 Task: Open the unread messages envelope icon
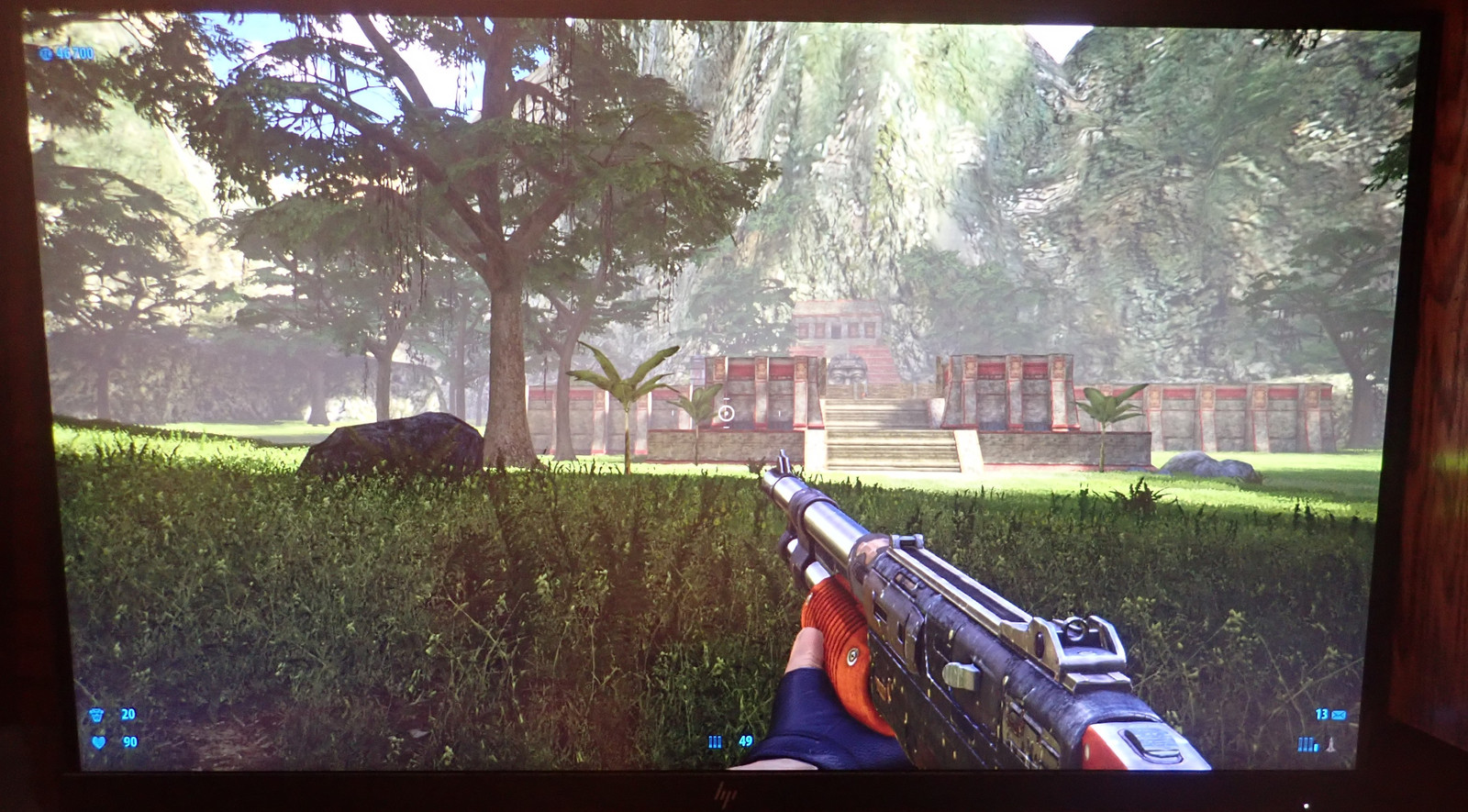click(1339, 714)
